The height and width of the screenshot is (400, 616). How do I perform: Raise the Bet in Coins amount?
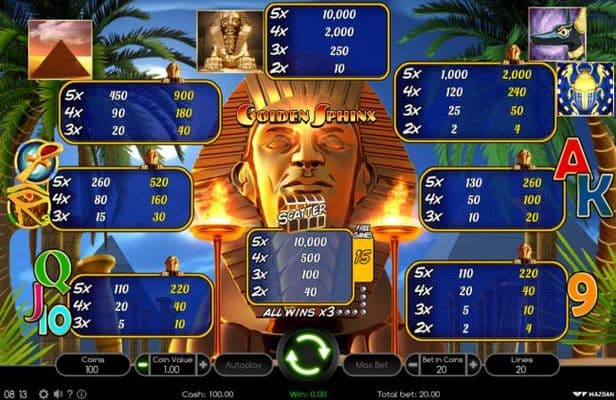[x=473, y=365]
